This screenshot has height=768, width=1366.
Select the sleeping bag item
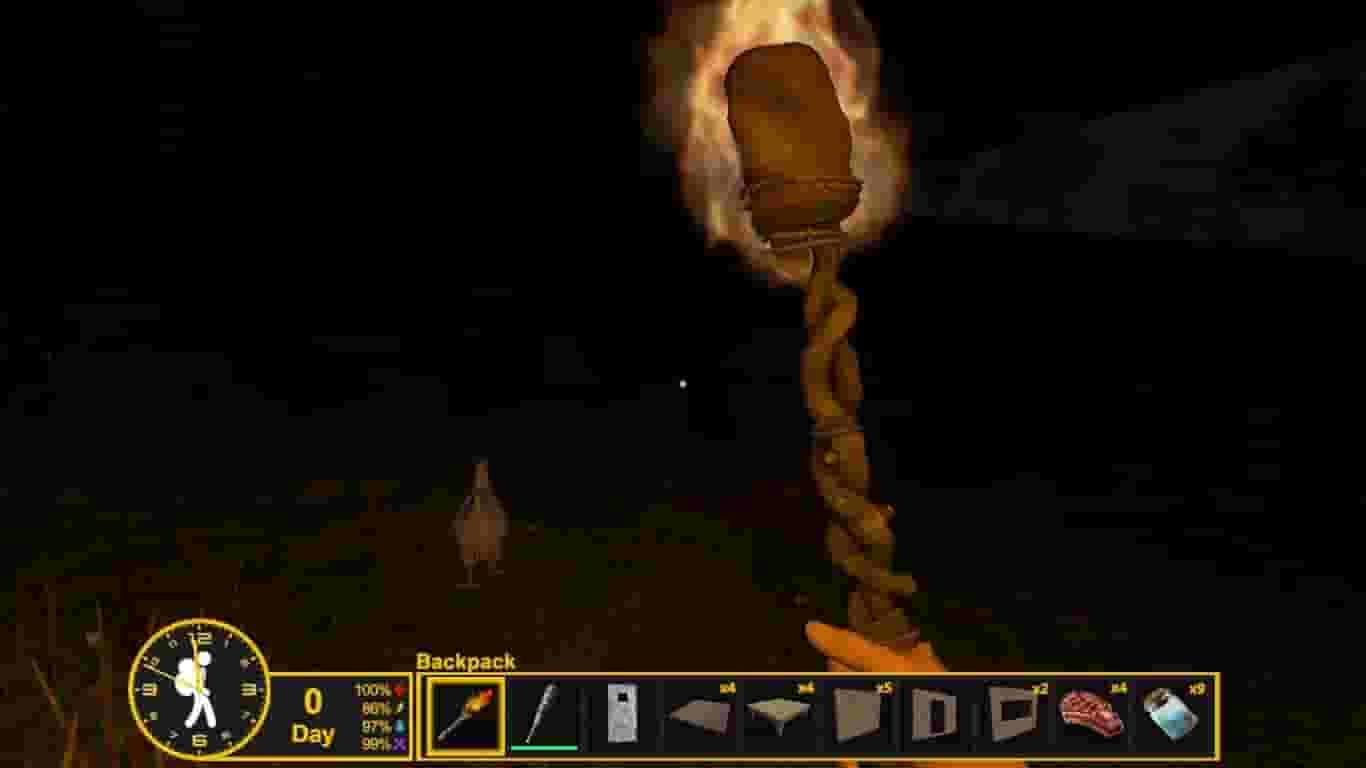click(623, 712)
